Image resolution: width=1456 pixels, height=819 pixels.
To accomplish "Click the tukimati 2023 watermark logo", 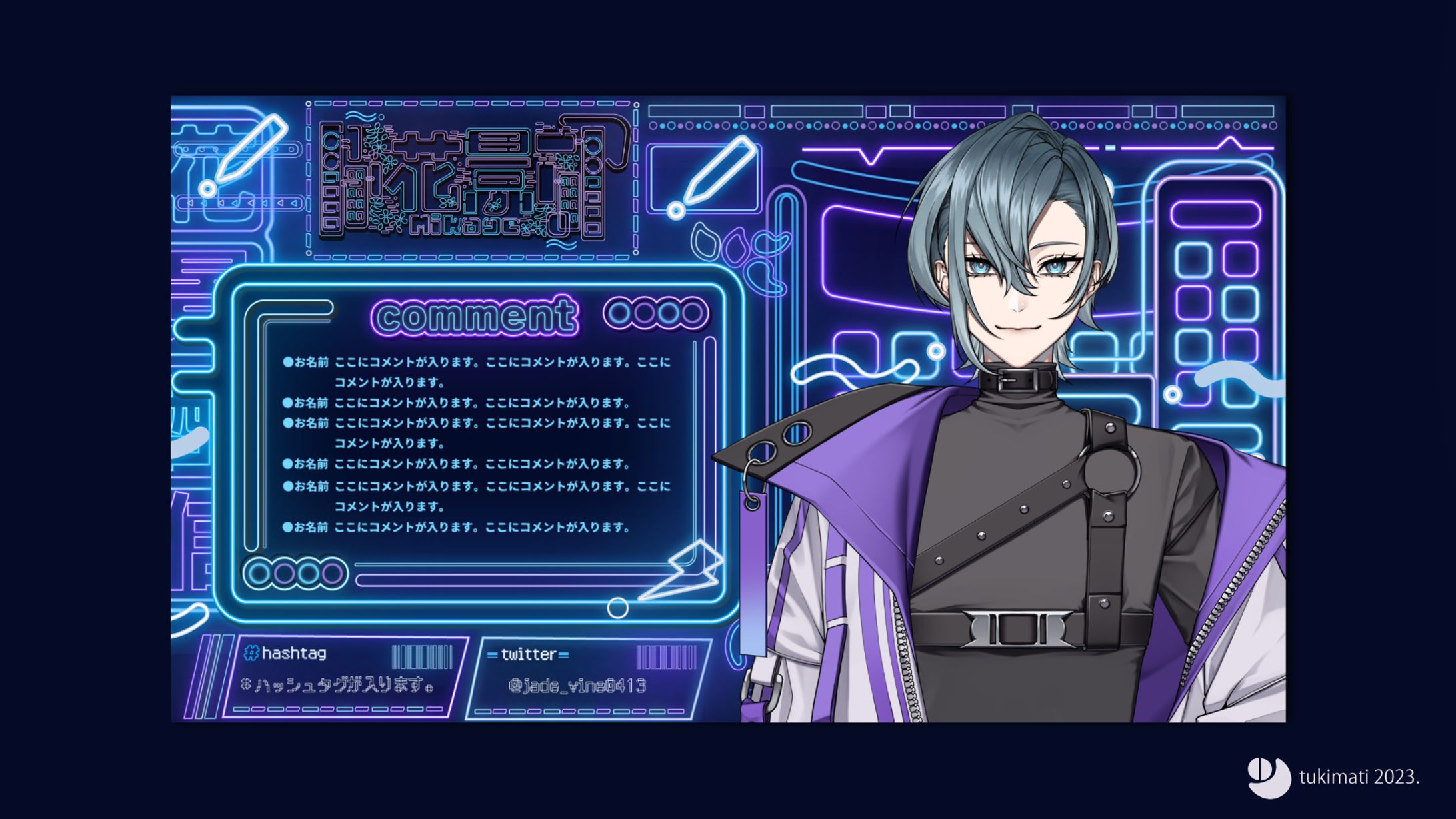I will [x=1269, y=777].
